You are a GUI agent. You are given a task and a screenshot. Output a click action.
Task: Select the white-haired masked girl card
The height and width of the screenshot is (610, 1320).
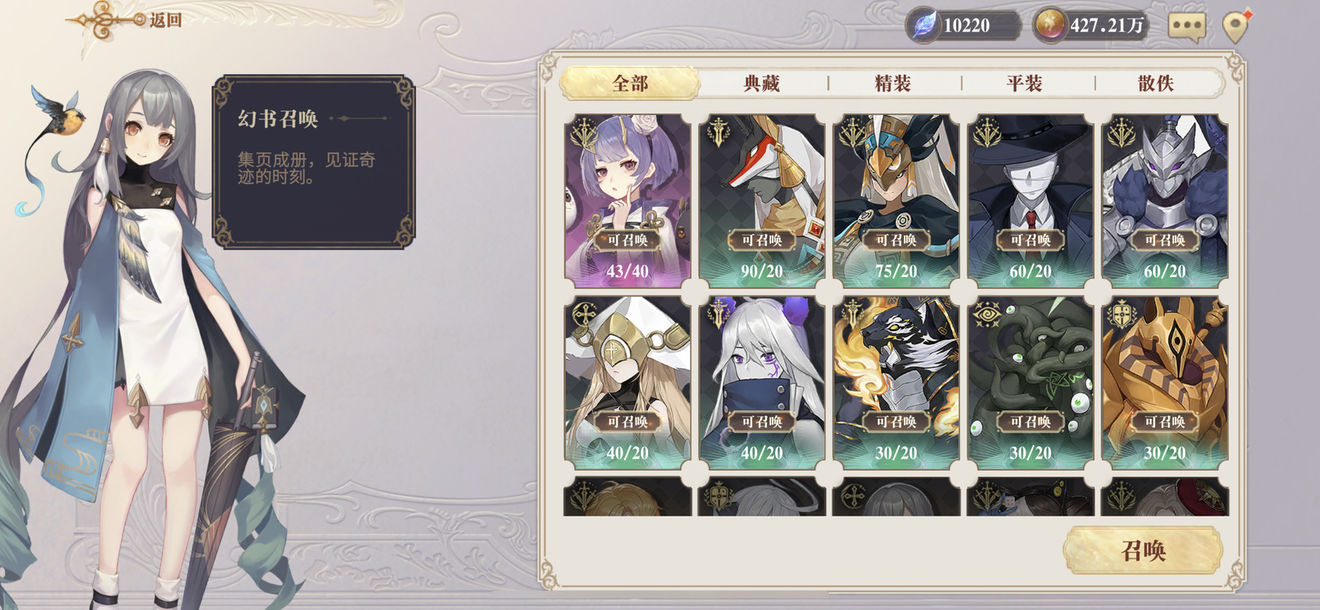tap(762, 382)
